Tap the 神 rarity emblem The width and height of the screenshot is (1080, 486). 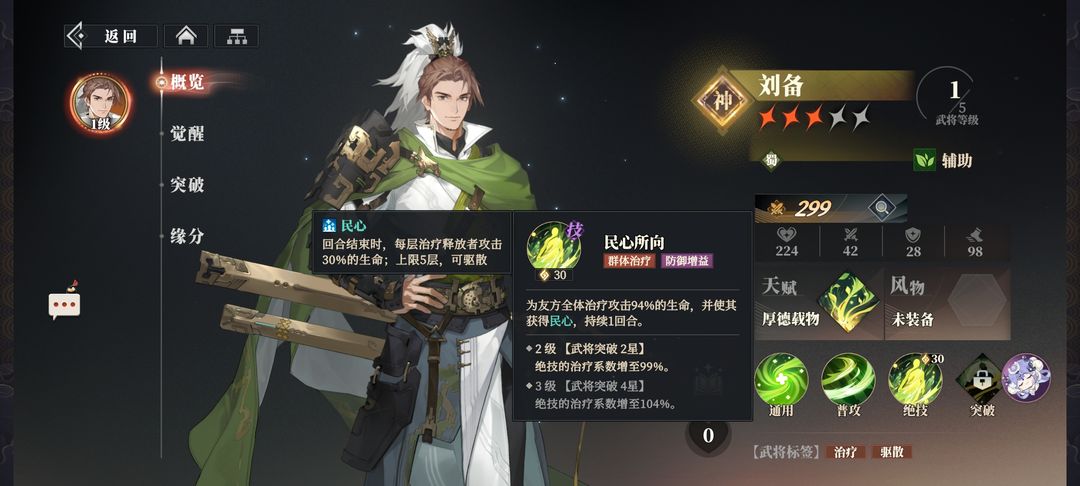(x=724, y=100)
